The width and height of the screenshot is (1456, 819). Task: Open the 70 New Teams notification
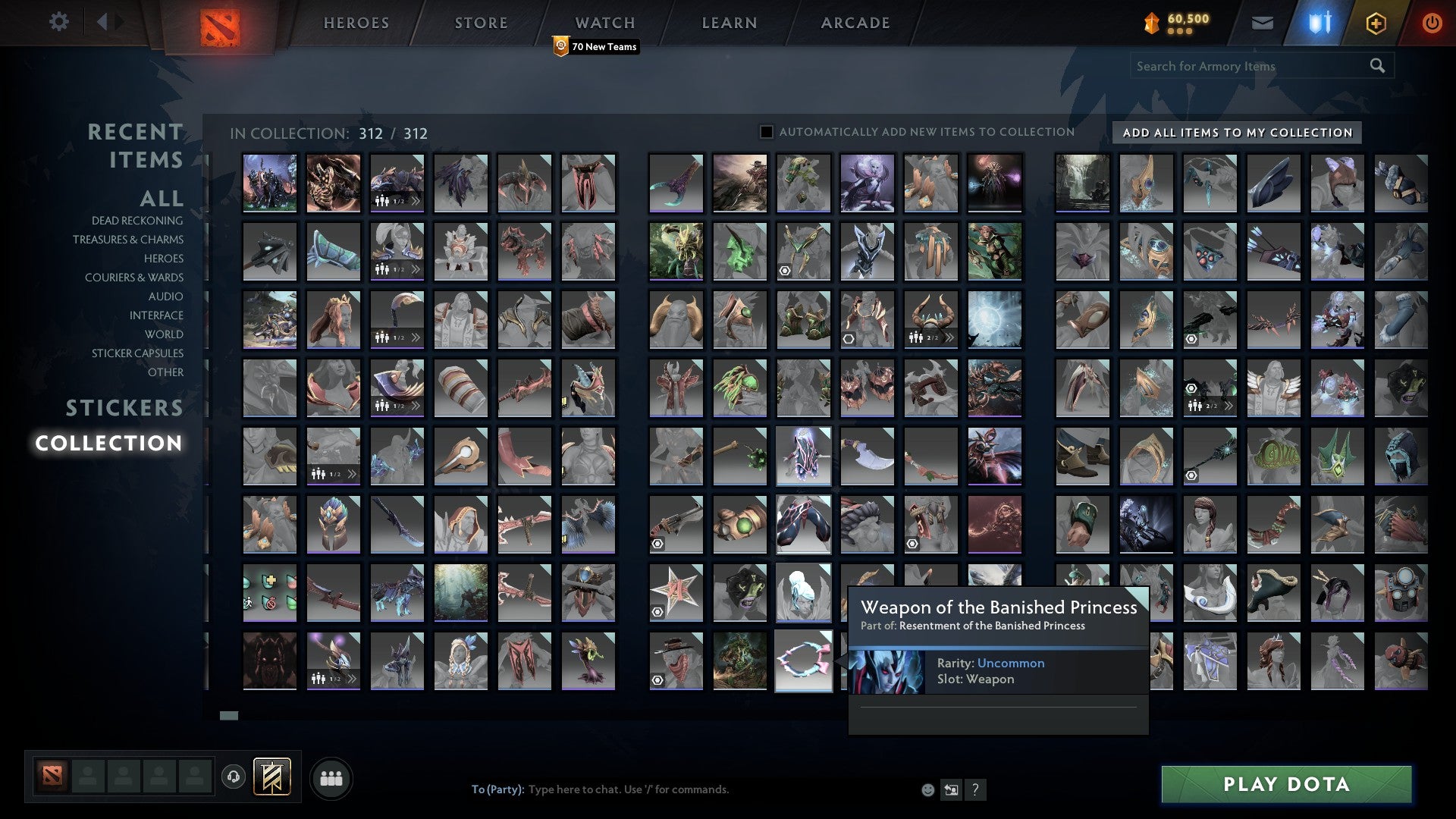[x=596, y=46]
